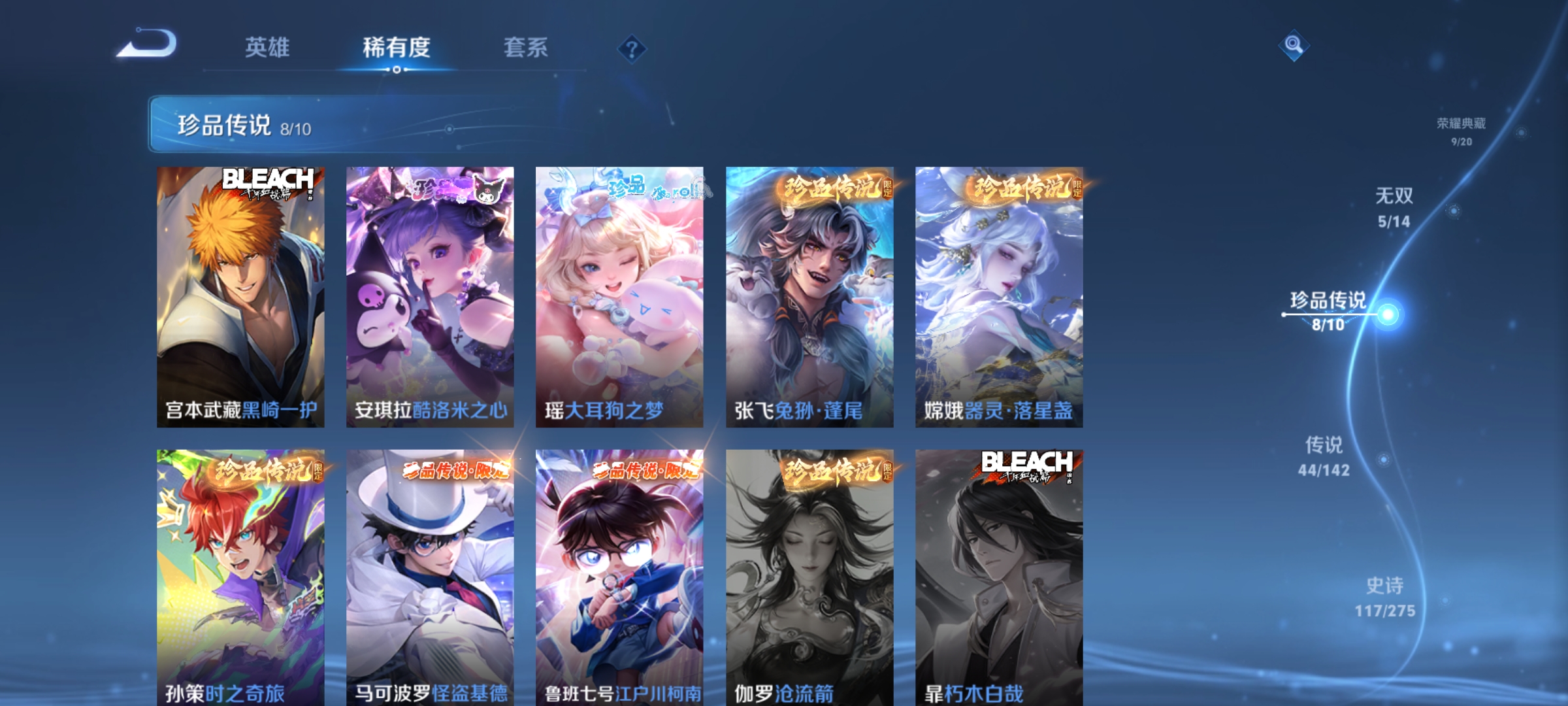
Task: Click the 稀有度 tab label
Action: coord(395,47)
